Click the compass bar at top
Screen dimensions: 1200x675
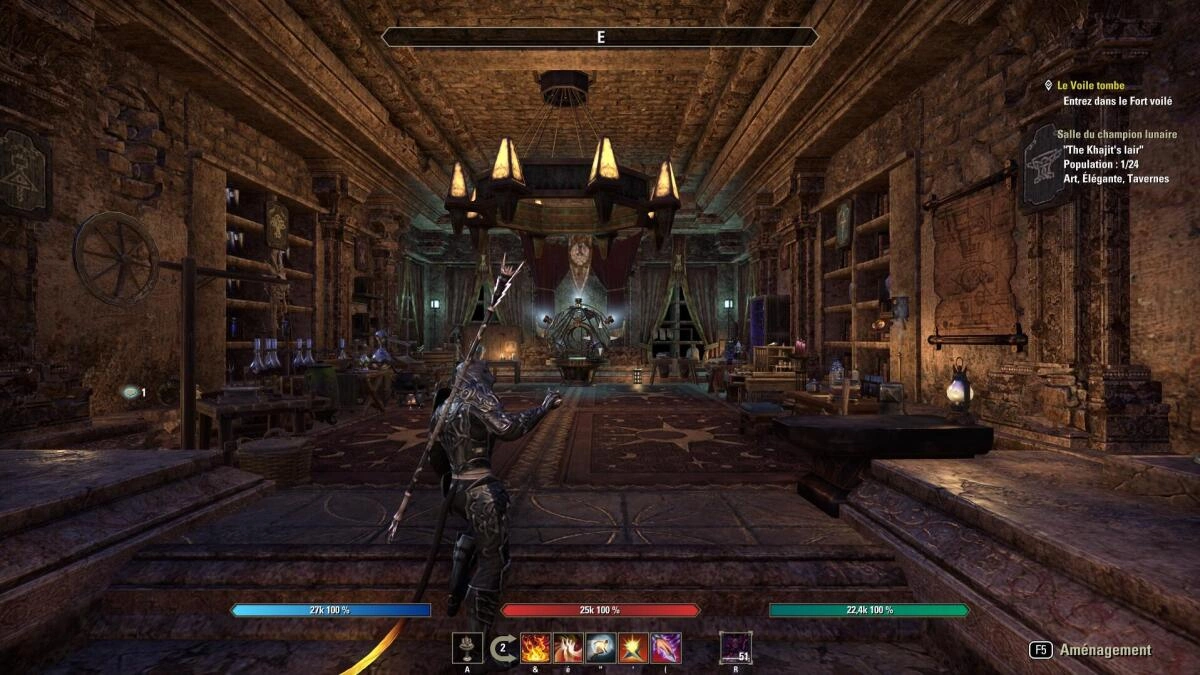600,37
